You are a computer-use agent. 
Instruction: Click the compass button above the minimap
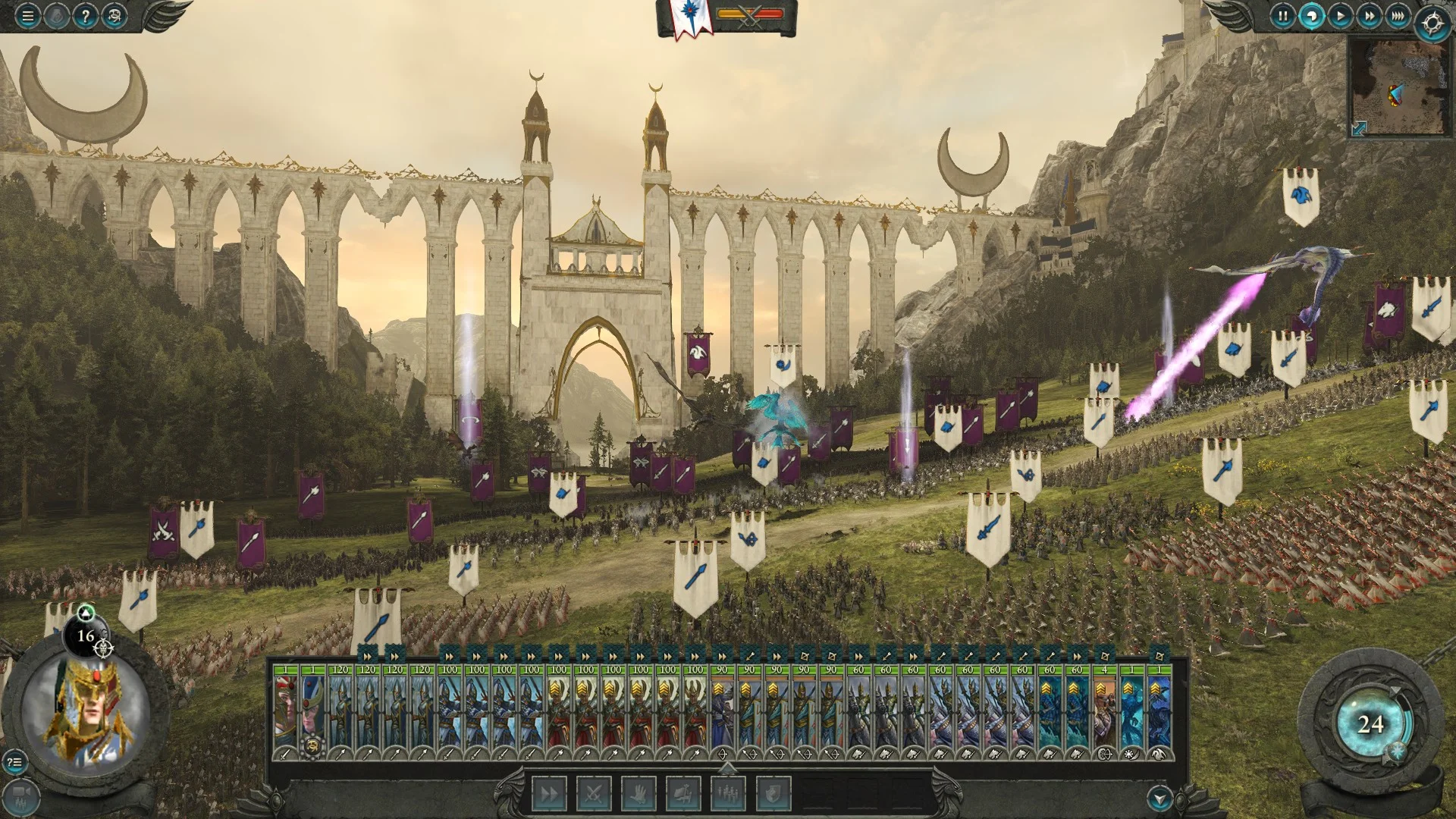pyautogui.click(x=1432, y=24)
